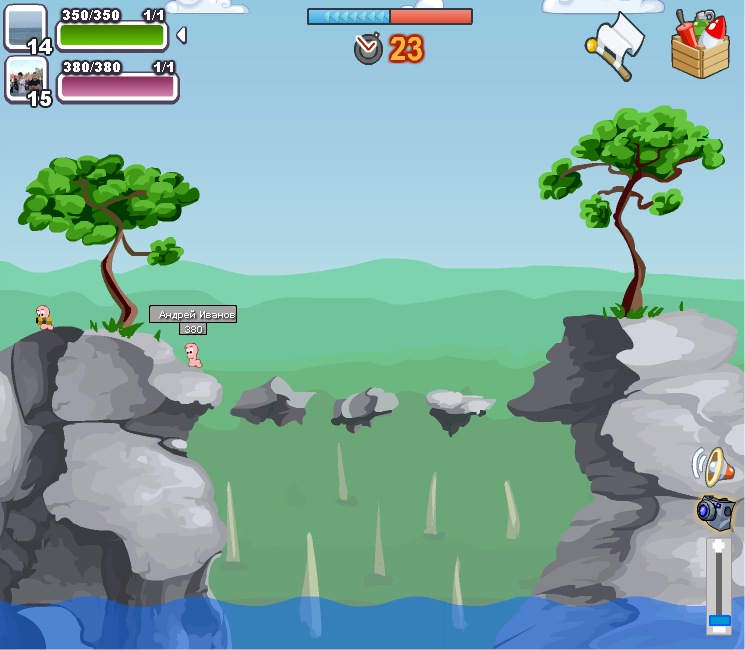Click the camera icon
The image size is (745, 650).
pyautogui.click(x=714, y=512)
